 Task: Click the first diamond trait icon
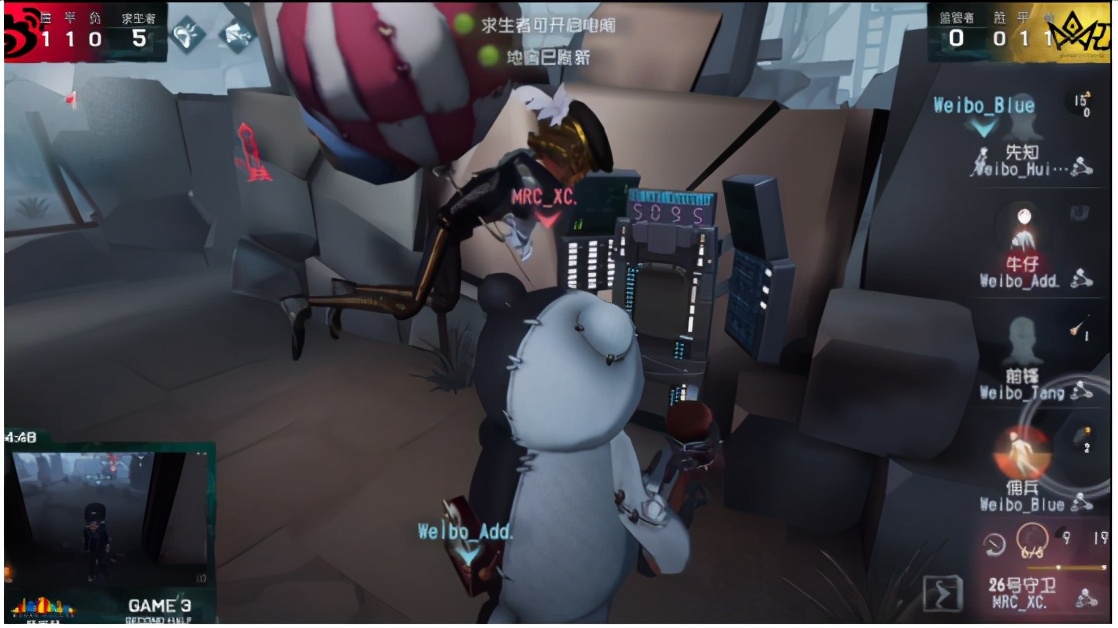pos(189,35)
